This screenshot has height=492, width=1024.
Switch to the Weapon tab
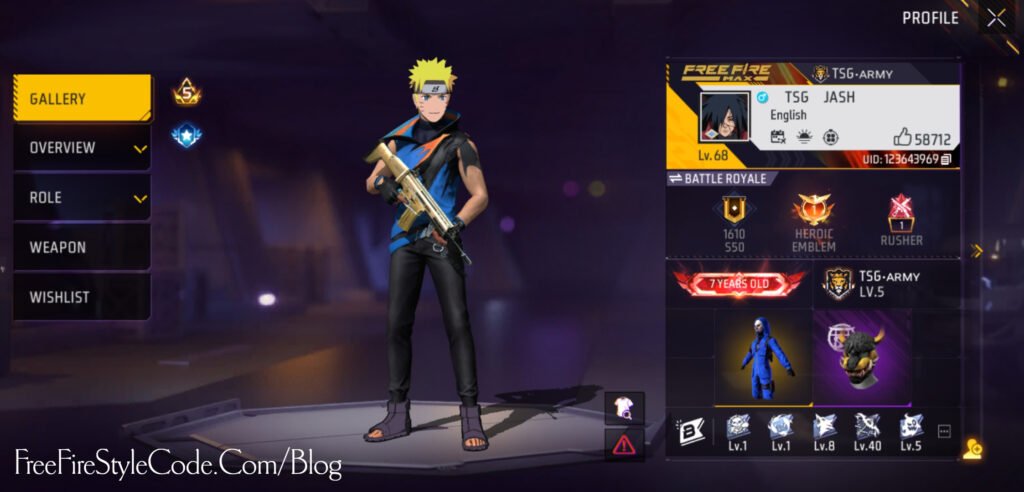tap(82, 247)
